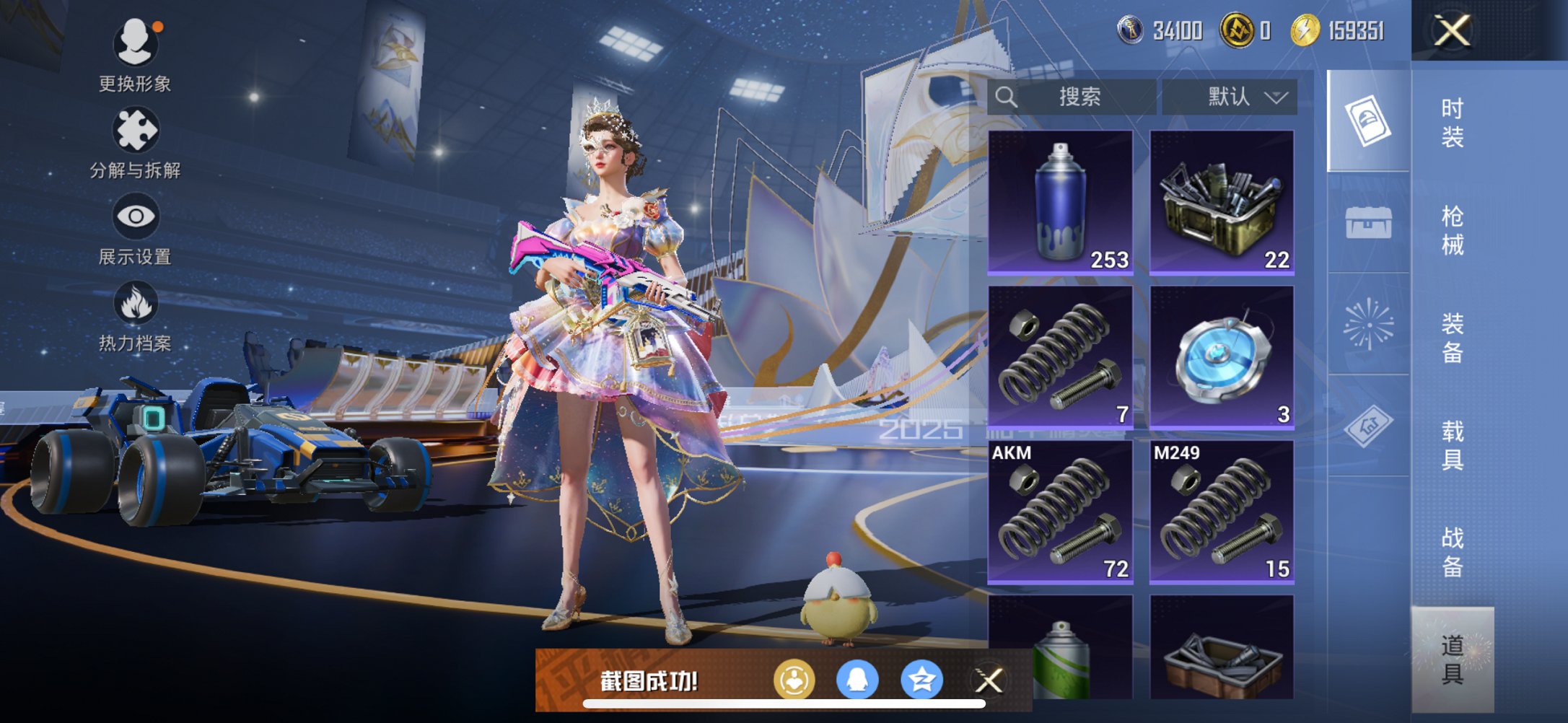Switch to the 装备 equipment tab

tap(1452, 338)
